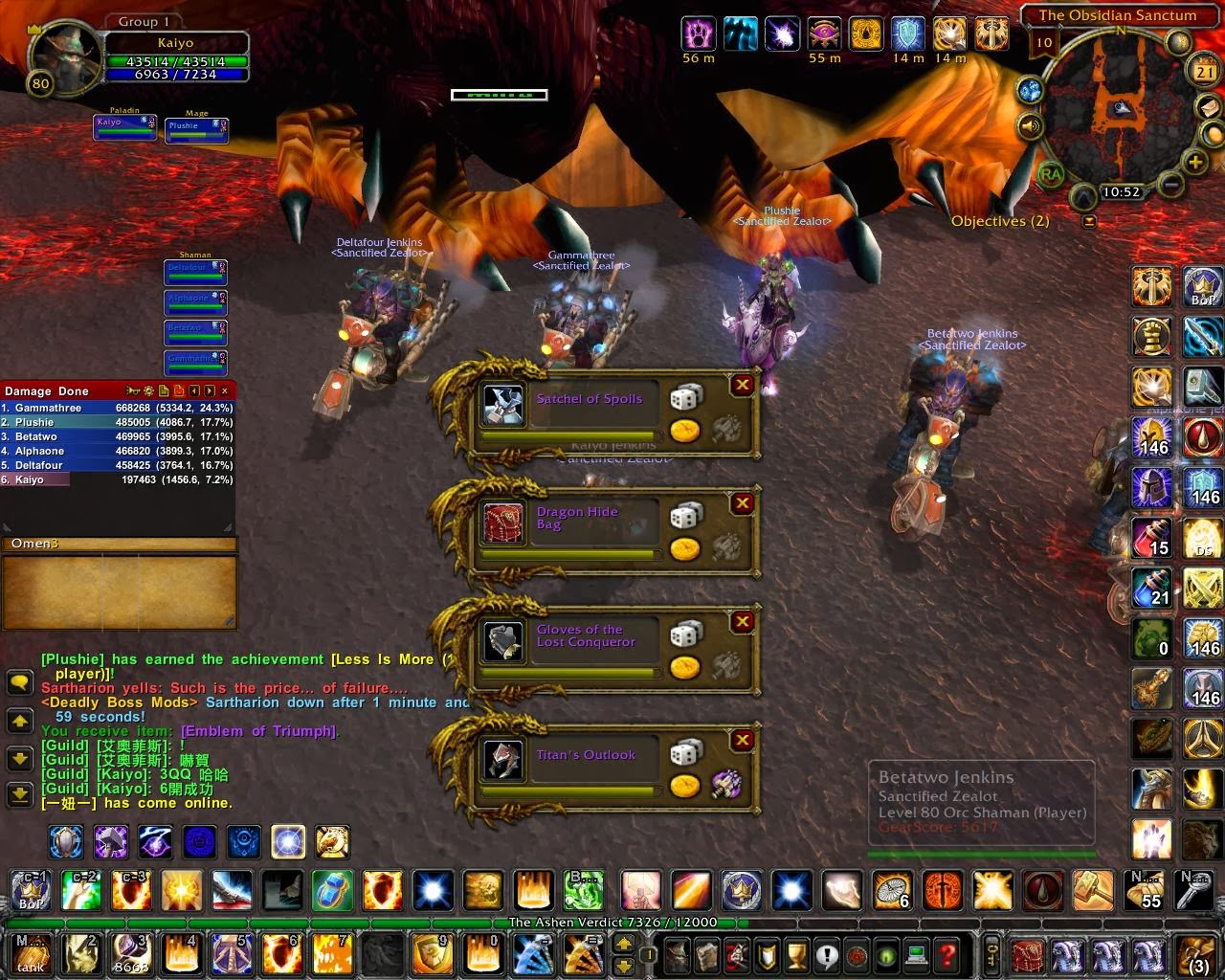Open Recount's options gear icon

pos(149,390)
